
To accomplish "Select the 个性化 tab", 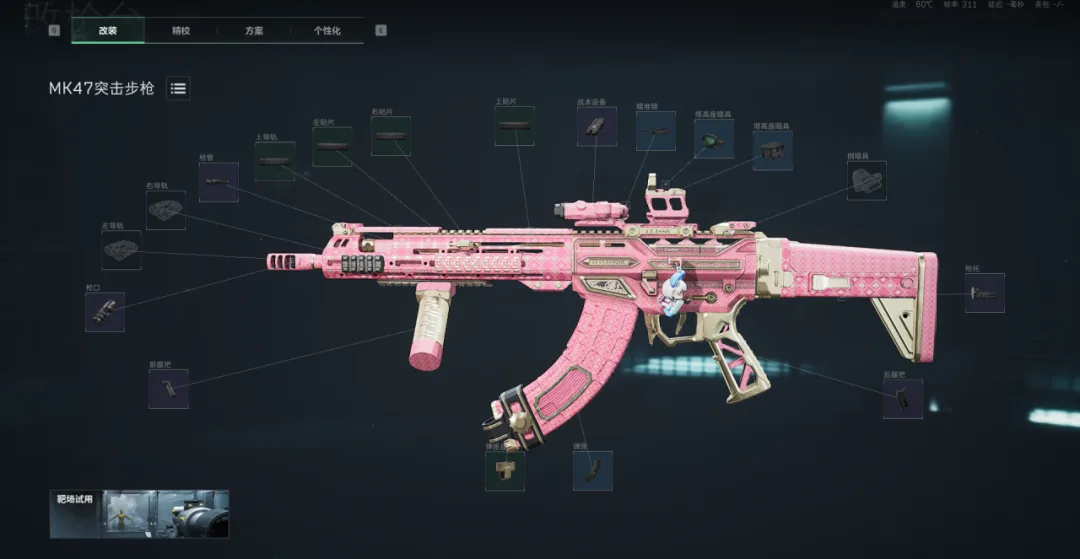I will click(x=327, y=31).
